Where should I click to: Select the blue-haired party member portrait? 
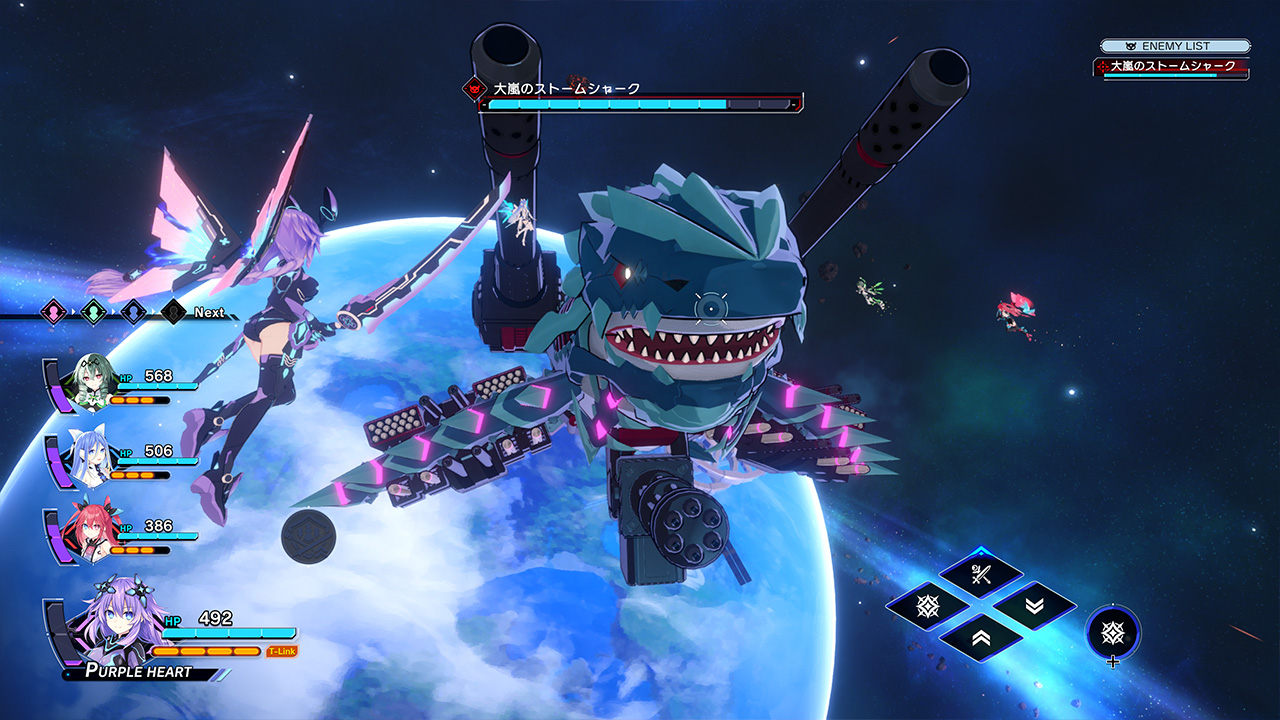(83, 457)
